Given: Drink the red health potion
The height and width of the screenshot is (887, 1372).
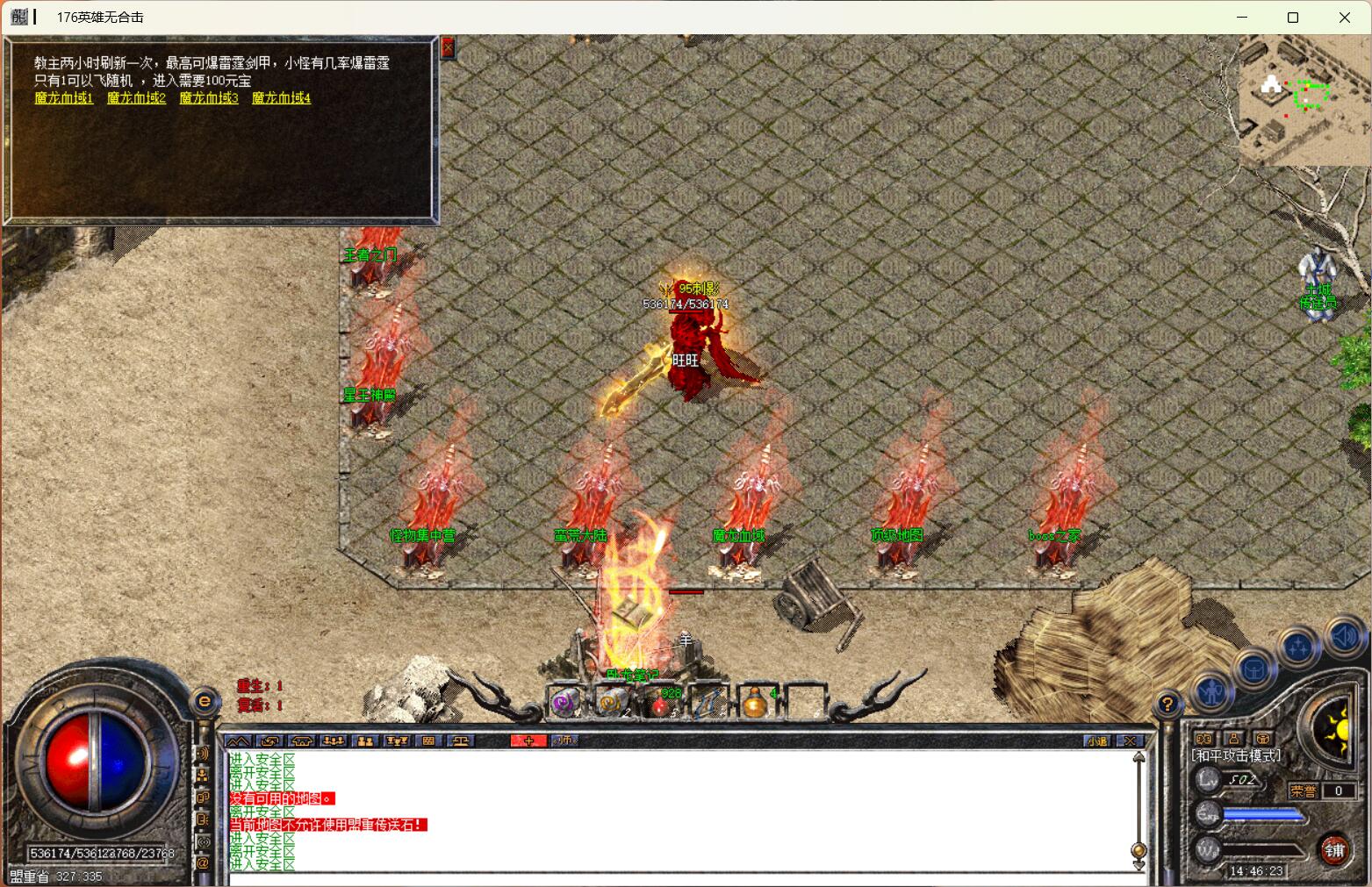Looking at the screenshot, I should 661,702.
